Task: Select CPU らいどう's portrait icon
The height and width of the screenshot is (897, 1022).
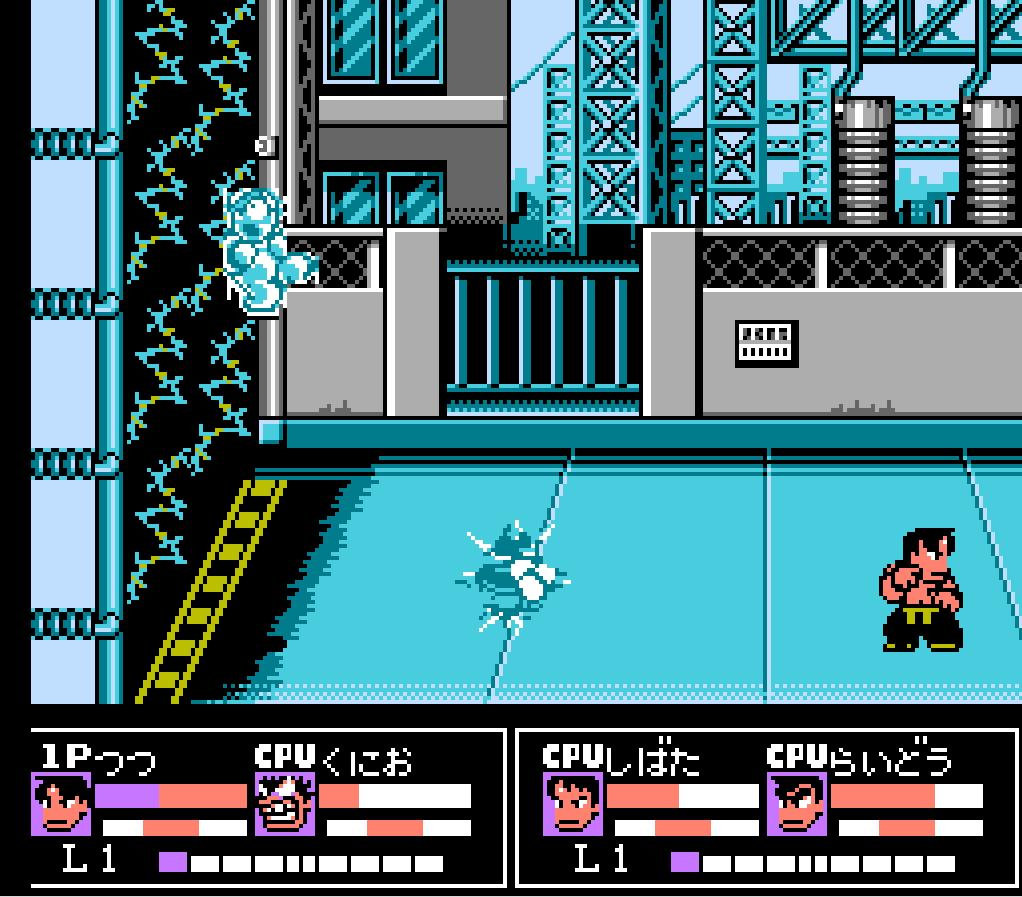Action: point(798,805)
